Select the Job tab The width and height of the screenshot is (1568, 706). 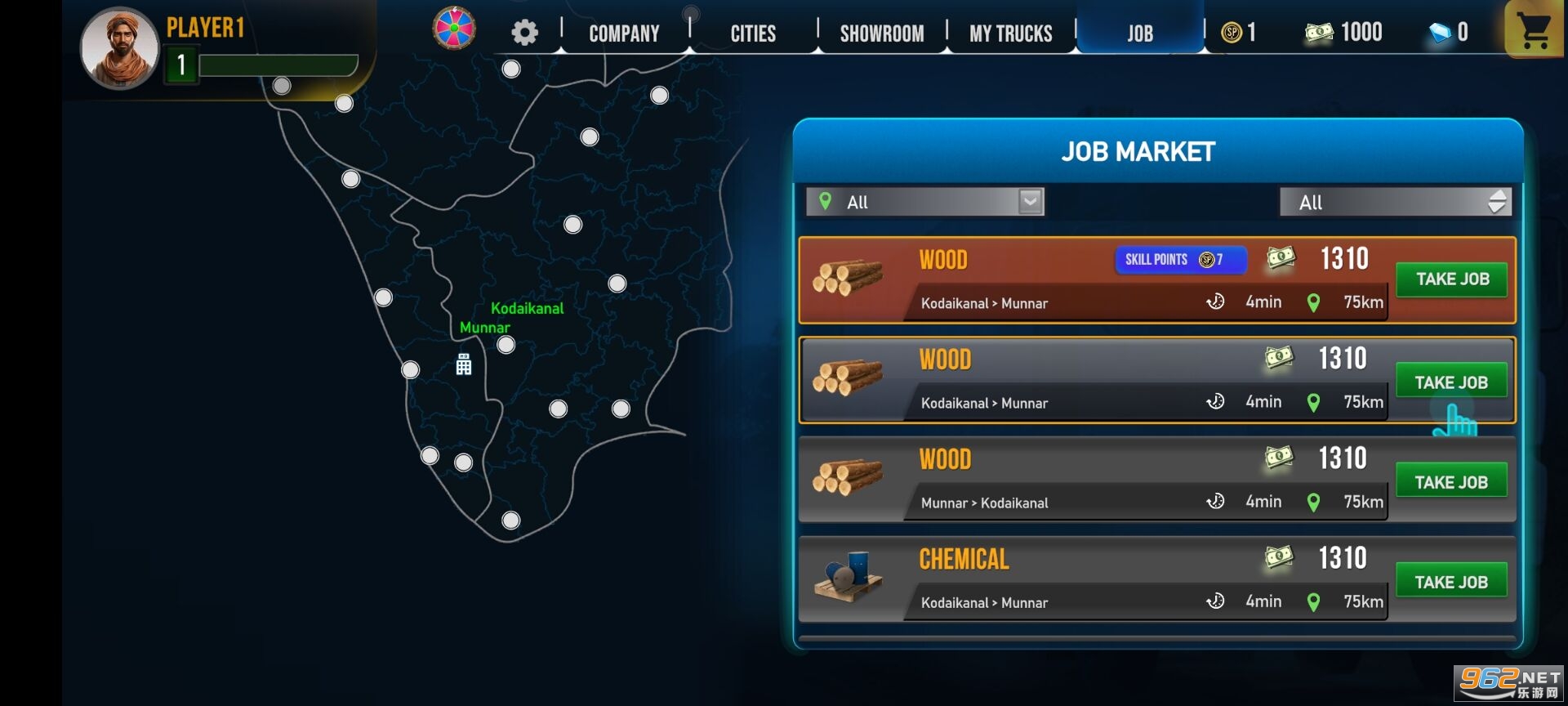tap(1140, 34)
